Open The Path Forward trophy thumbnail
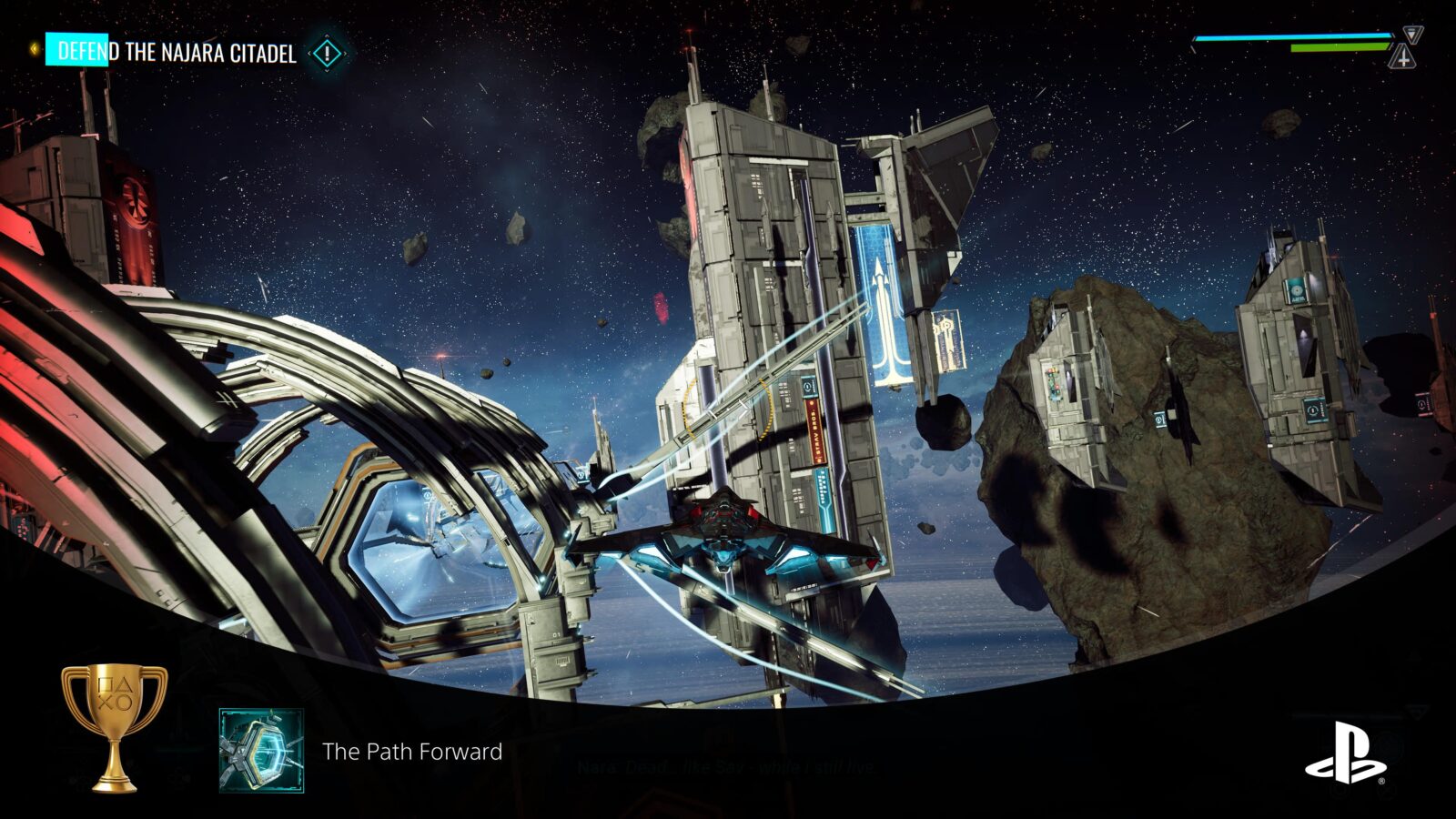Screen dimensions: 1456x819 coord(261,751)
